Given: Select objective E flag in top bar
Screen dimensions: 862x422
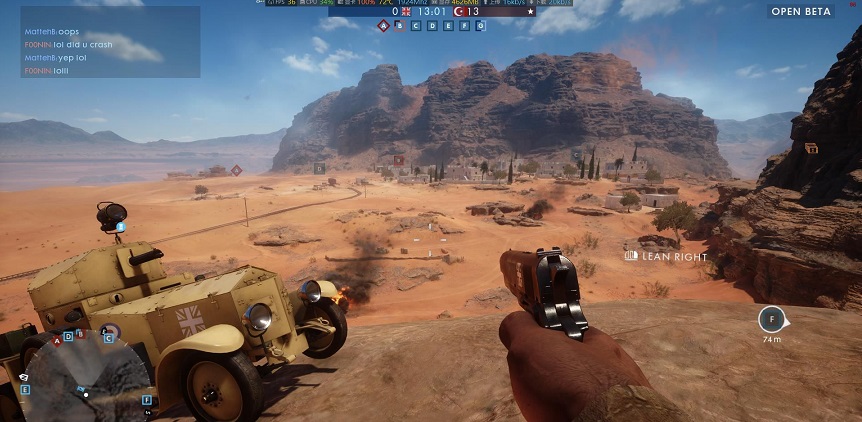Looking at the screenshot, I should [x=448, y=25].
